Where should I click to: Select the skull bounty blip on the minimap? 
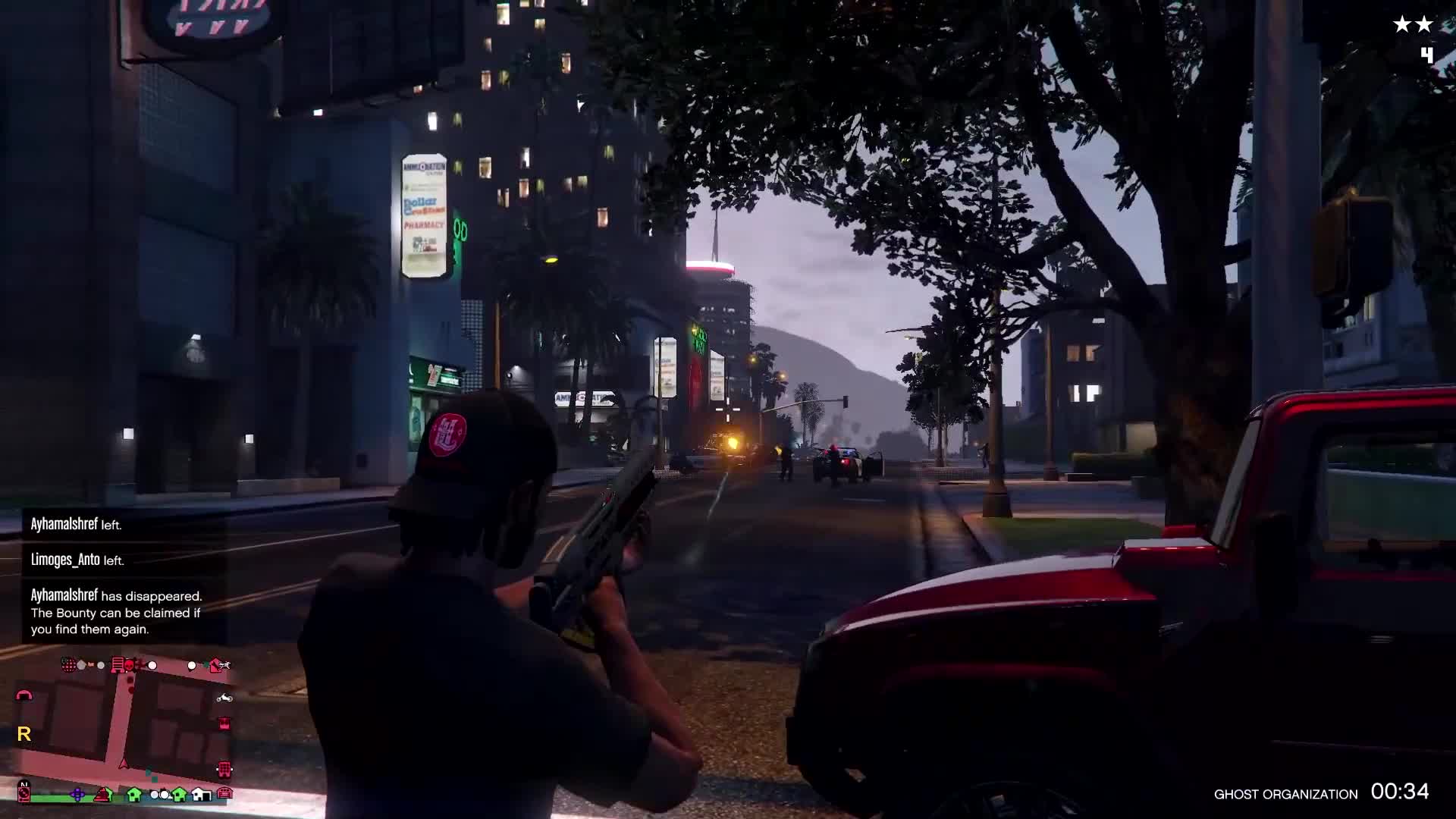[x=130, y=664]
